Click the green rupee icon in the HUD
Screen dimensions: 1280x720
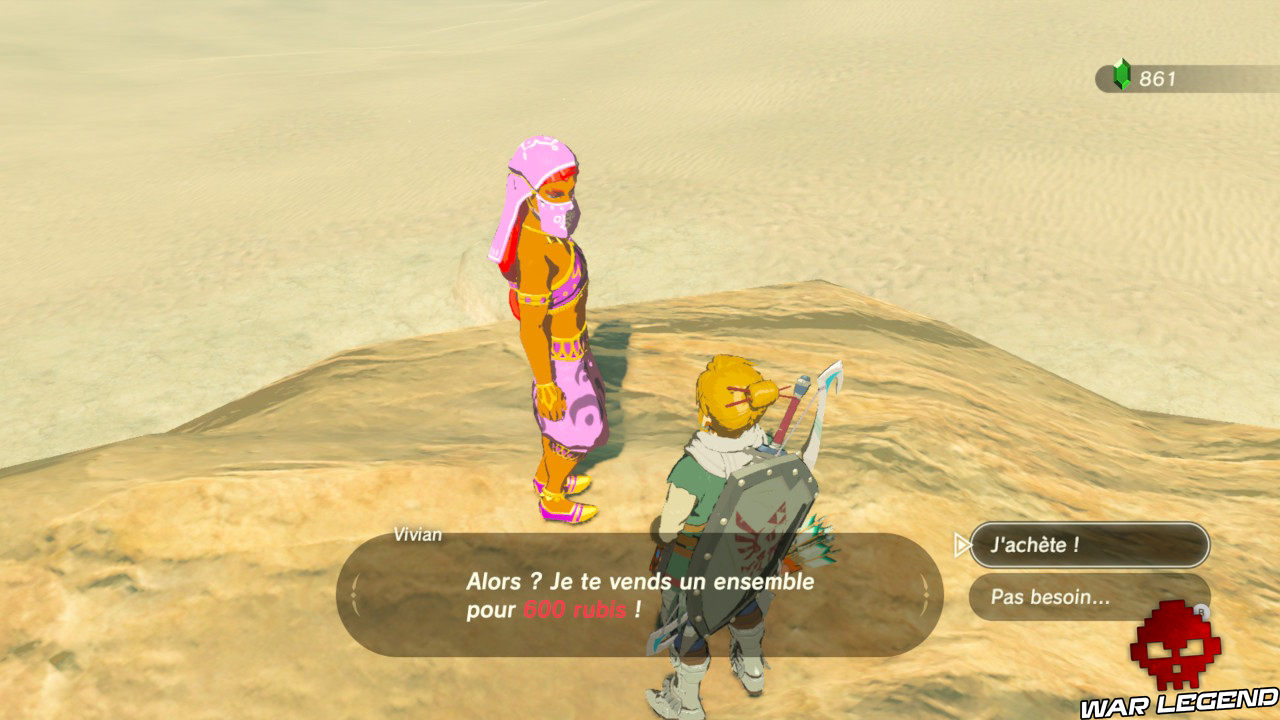pyautogui.click(x=1122, y=71)
